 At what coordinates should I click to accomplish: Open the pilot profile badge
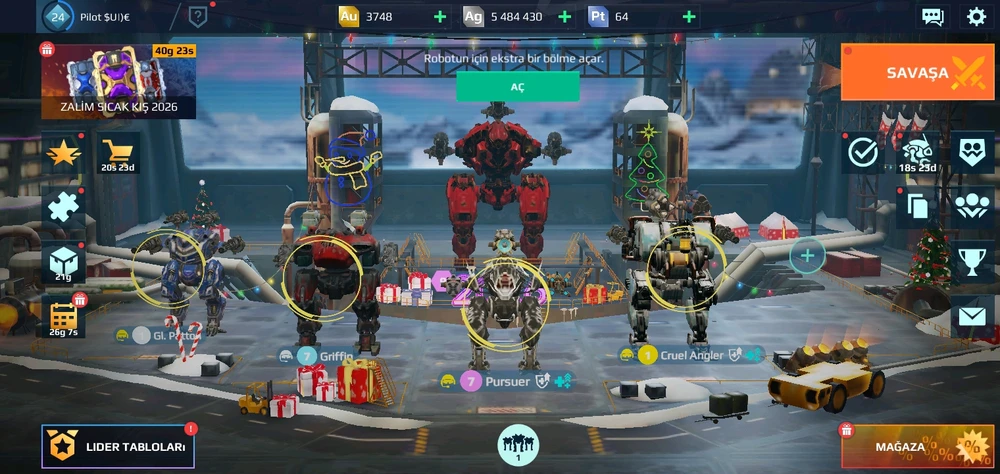pos(58,16)
